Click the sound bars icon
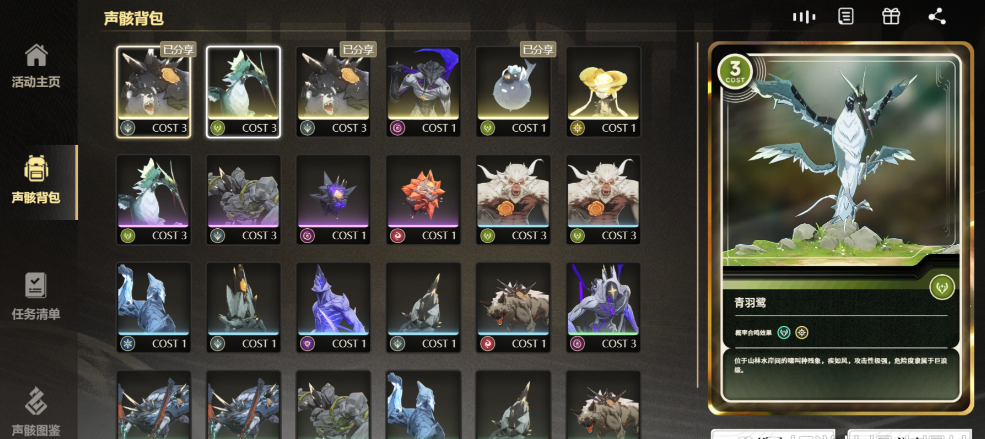 (803, 17)
